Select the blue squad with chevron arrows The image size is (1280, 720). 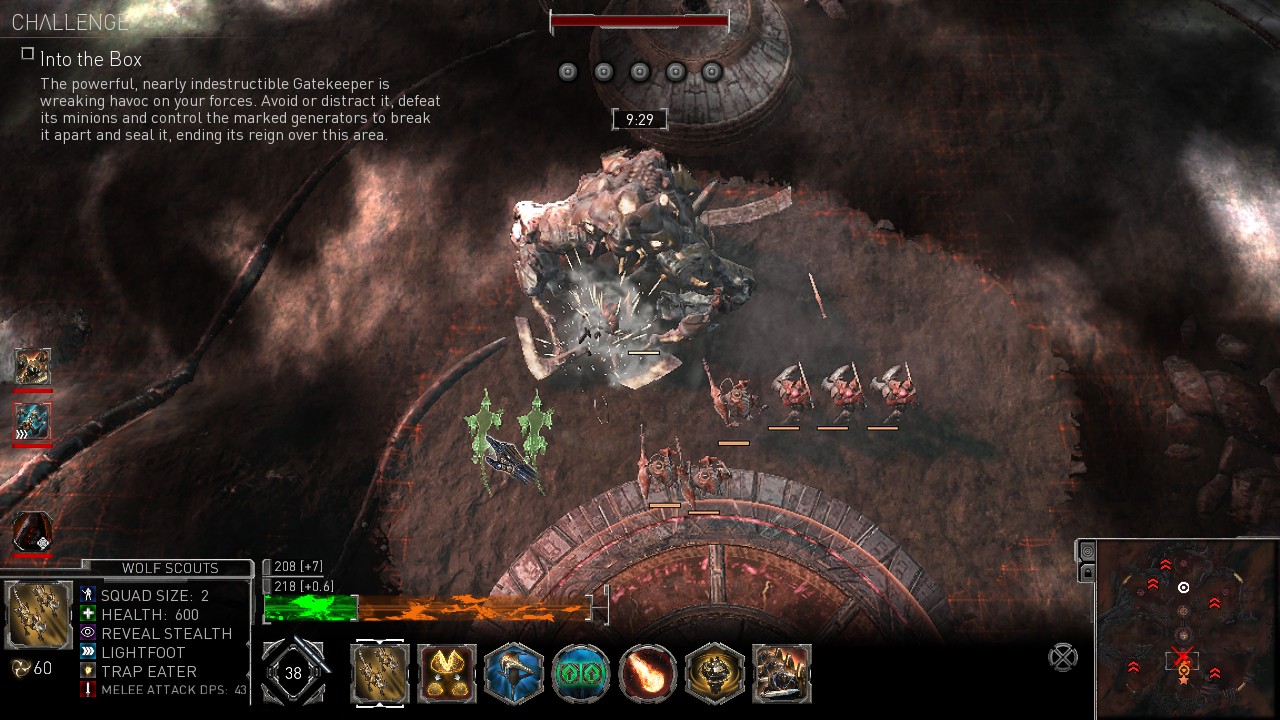[32, 421]
